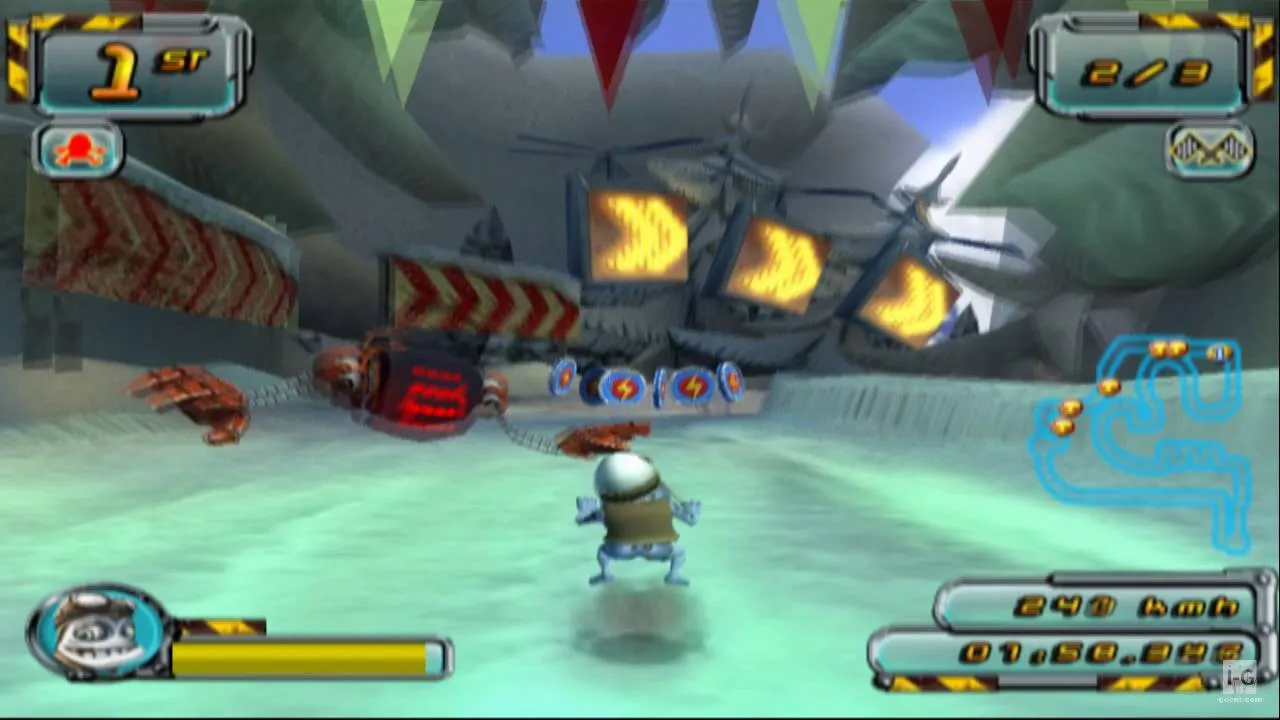Click the red skull weapon indicator icon
The height and width of the screenshot is (720, 1280).
(76, 150)
